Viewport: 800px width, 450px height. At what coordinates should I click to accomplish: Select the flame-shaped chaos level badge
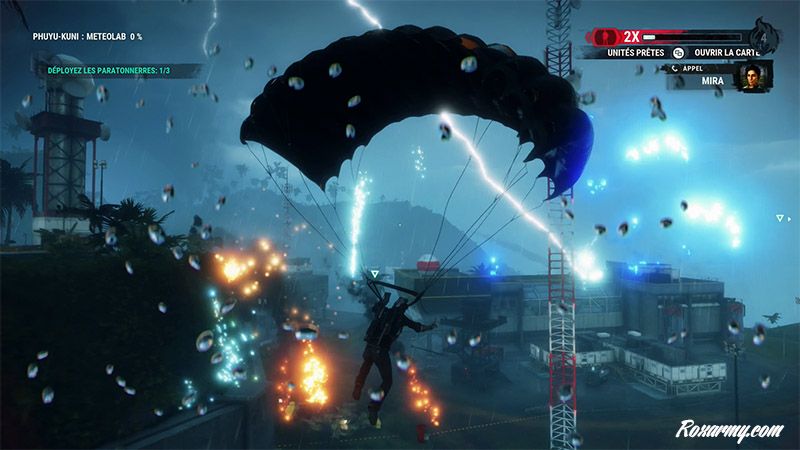(764, 35)
